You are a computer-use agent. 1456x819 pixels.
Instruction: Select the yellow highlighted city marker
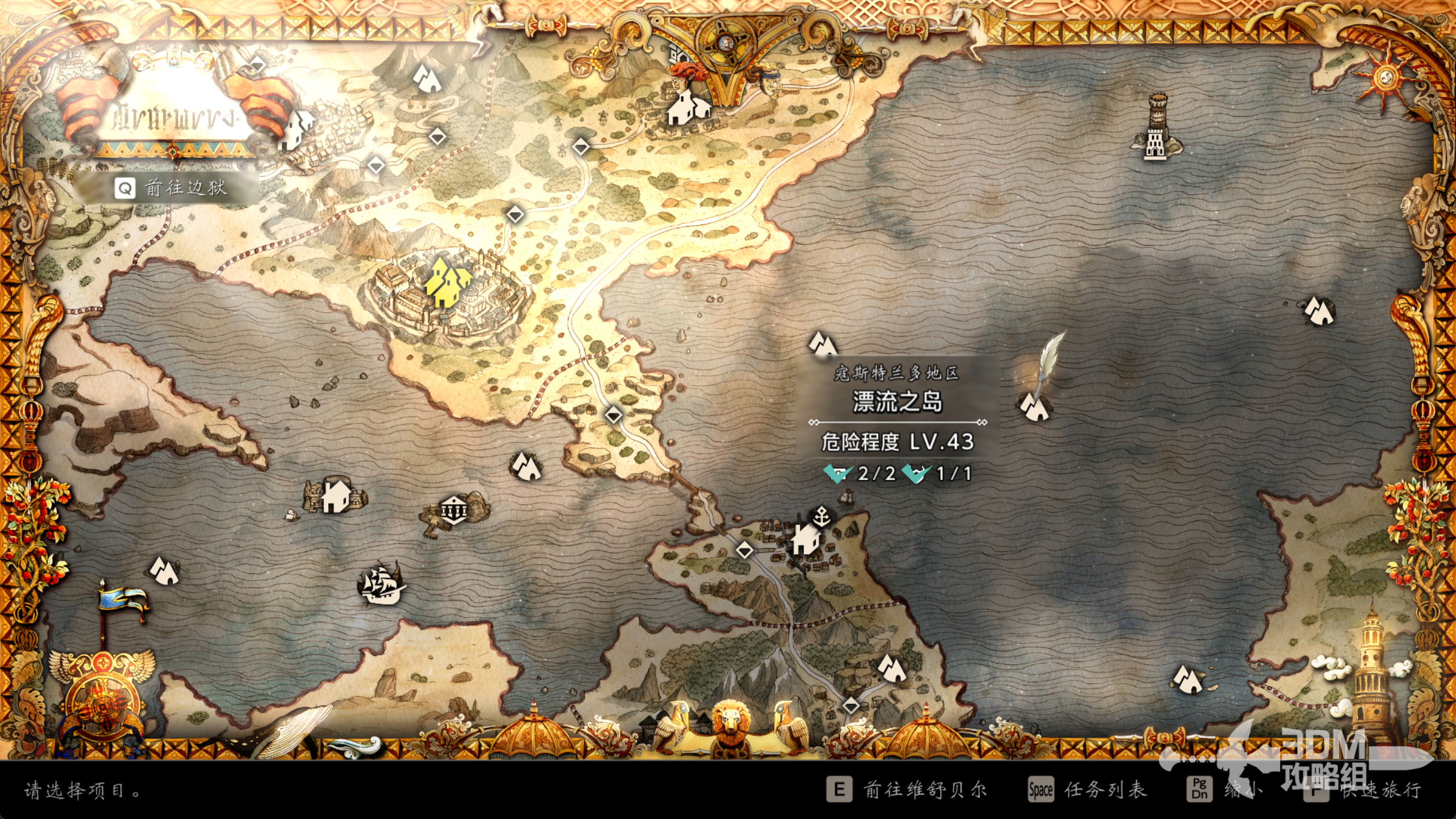pyautogui.click(x=447, y=283)
